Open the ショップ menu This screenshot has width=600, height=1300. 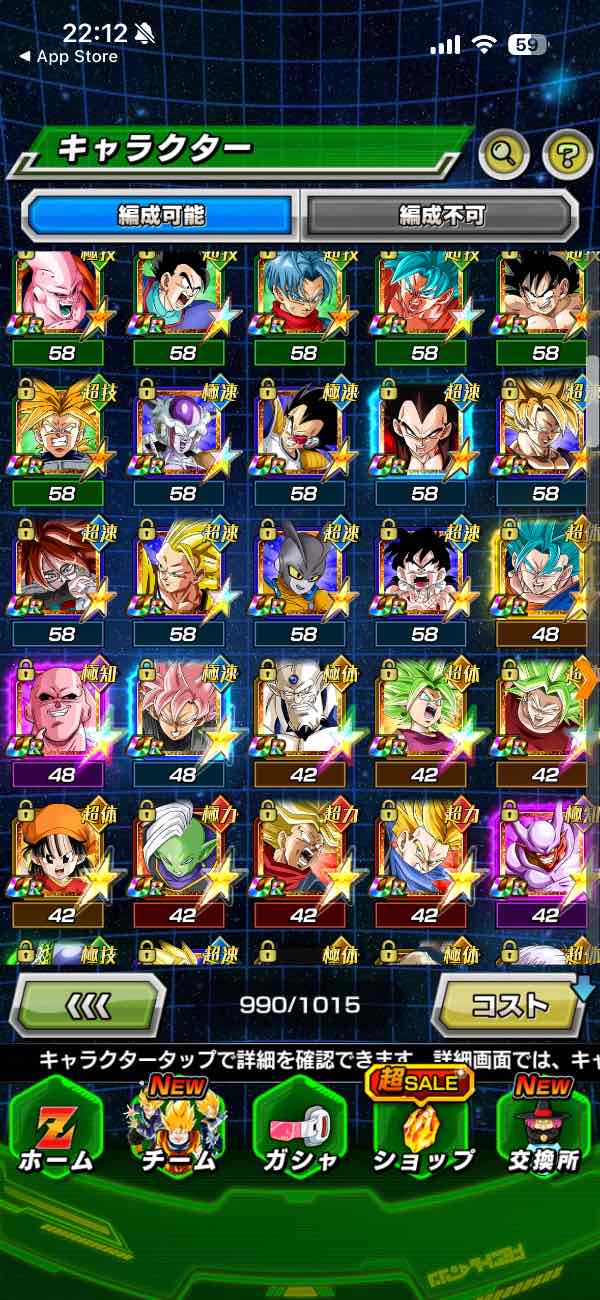[x=422, y=1128]
